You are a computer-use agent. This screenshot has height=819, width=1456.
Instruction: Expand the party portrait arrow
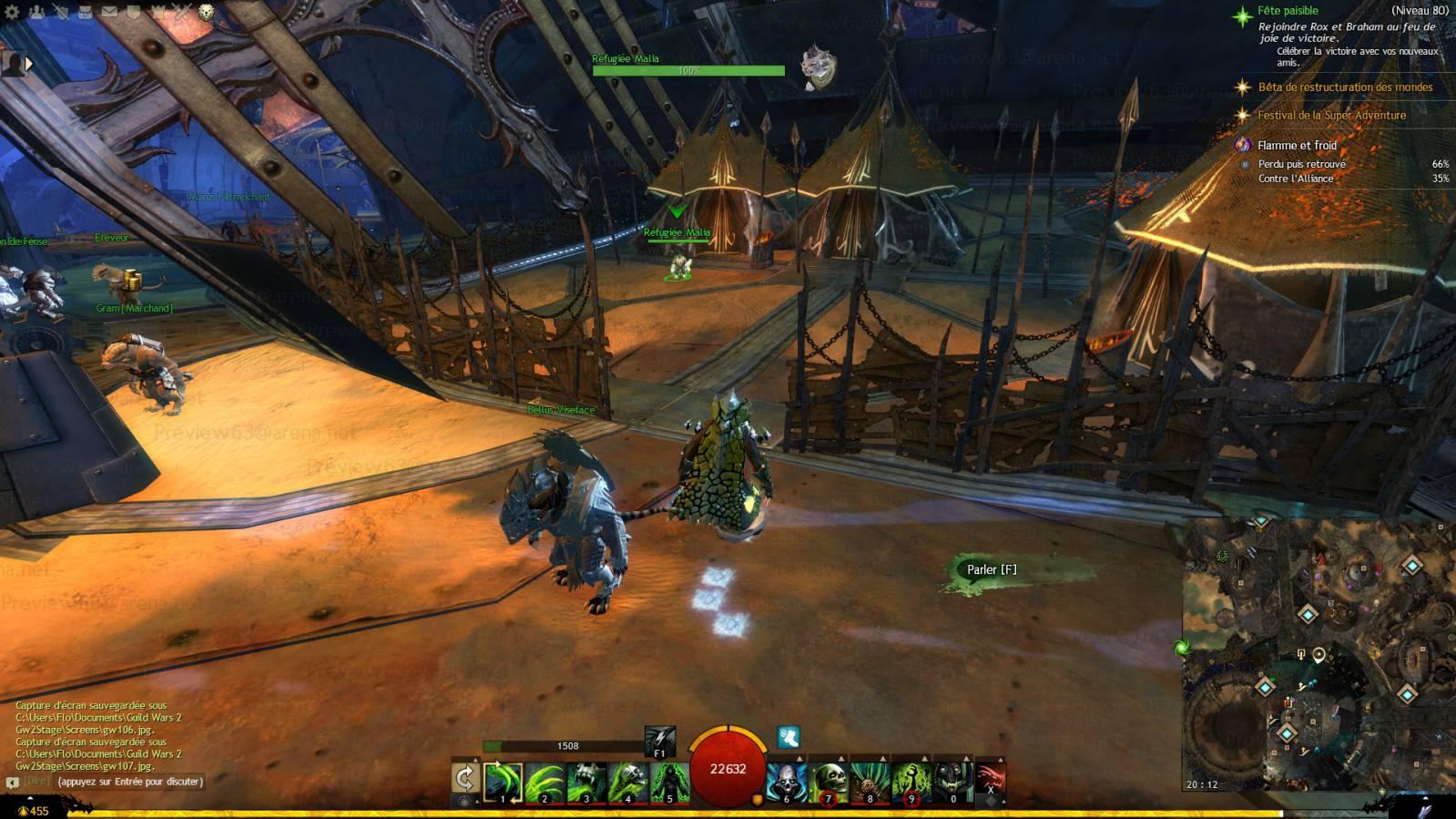point(28,64)
